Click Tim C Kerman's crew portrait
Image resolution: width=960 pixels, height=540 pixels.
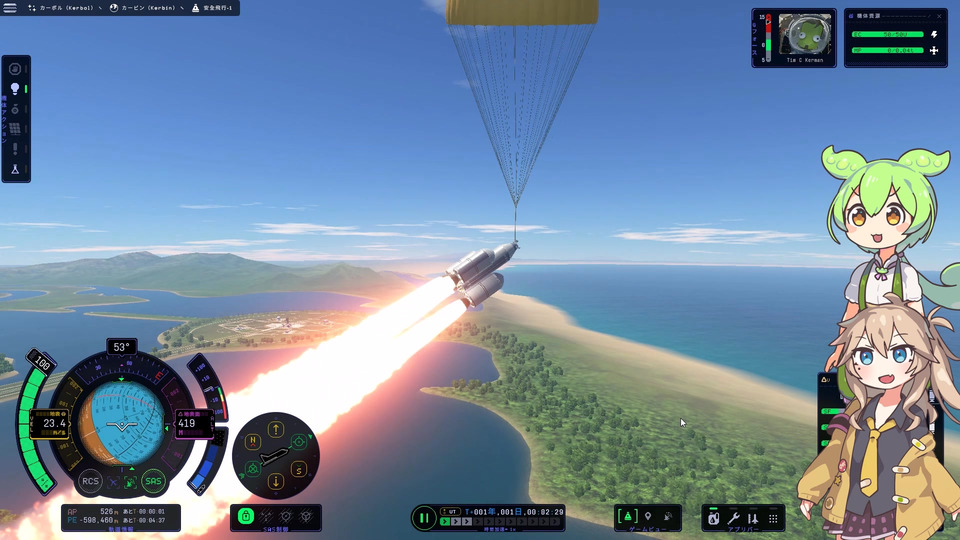click(806, 35)
